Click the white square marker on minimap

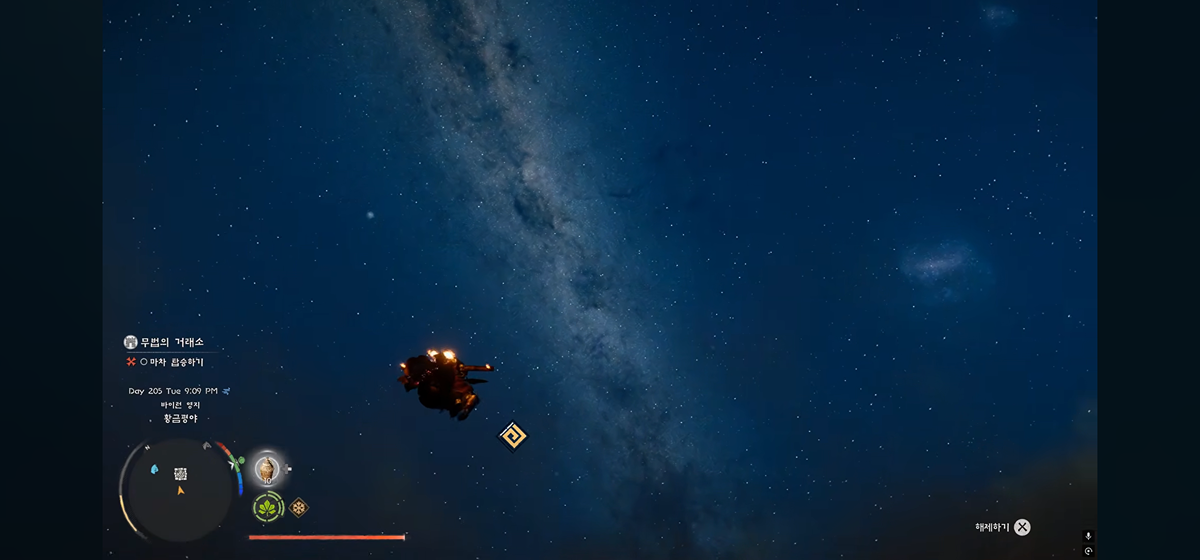[181, 473]
